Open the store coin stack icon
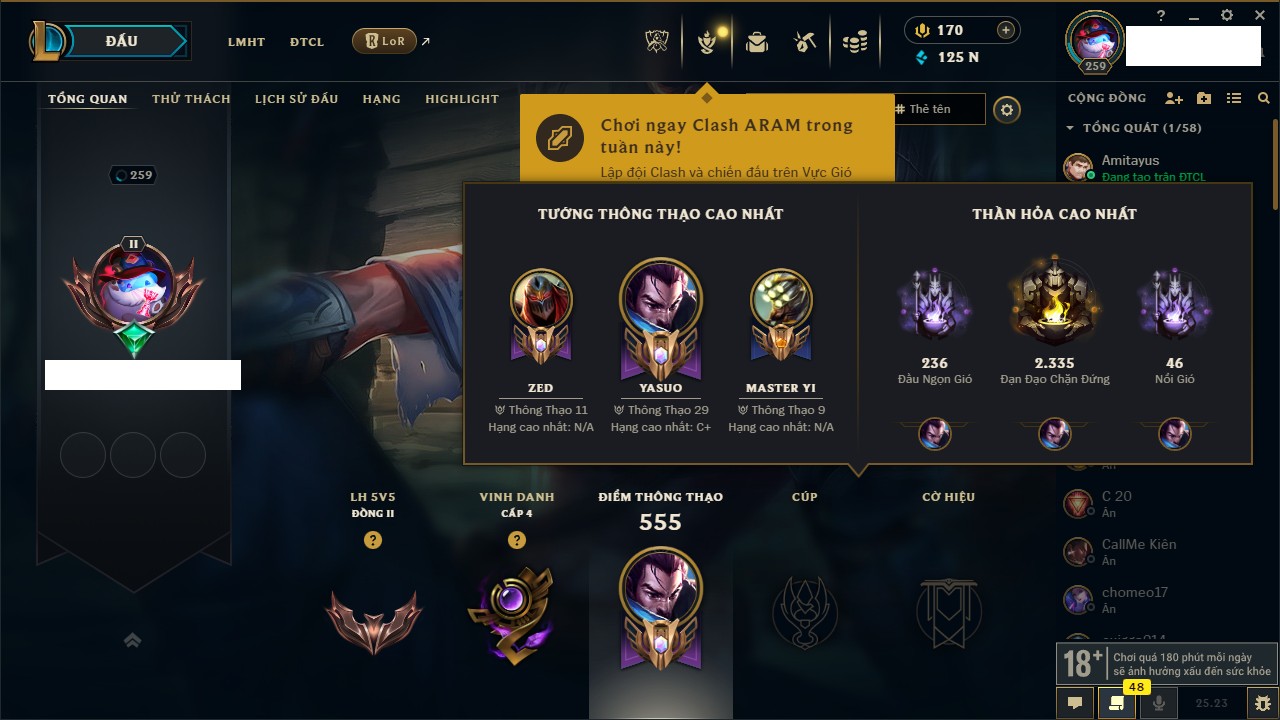The width and height of the screenshot is (1280, 720). point(854,42)
